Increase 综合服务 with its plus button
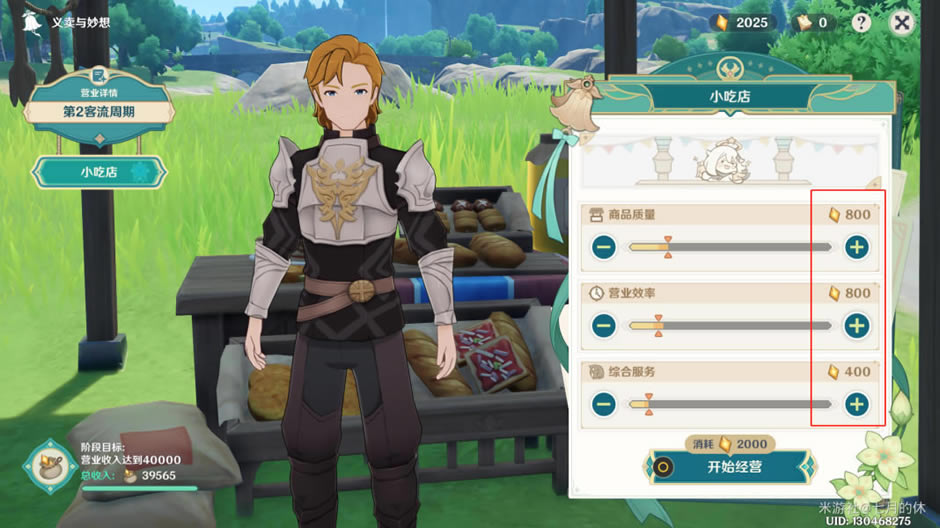 pos(856,404)
